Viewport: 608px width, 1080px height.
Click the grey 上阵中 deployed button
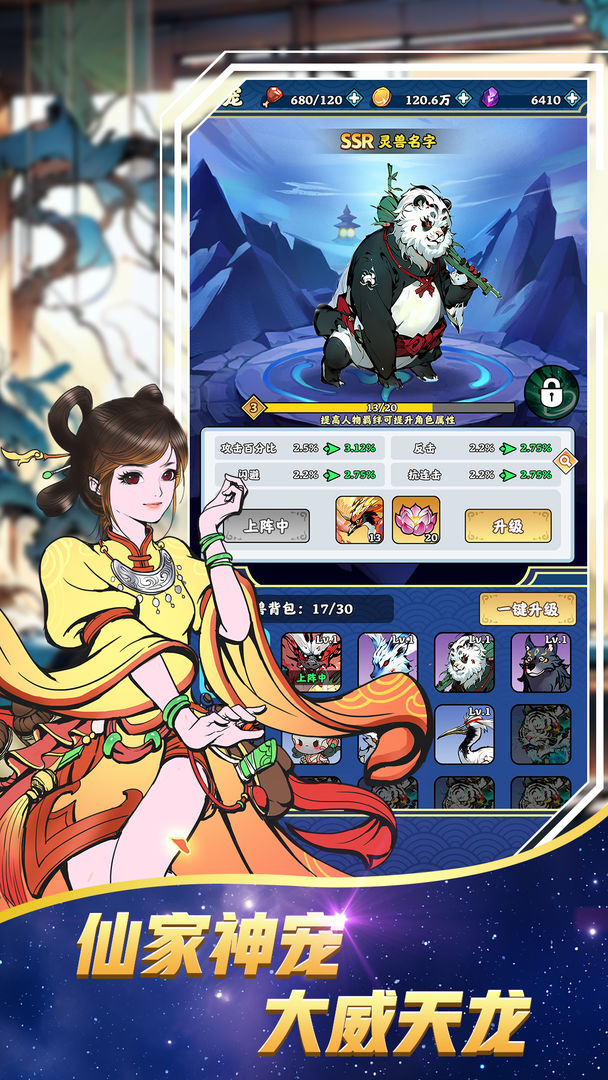tap(266, 525)
